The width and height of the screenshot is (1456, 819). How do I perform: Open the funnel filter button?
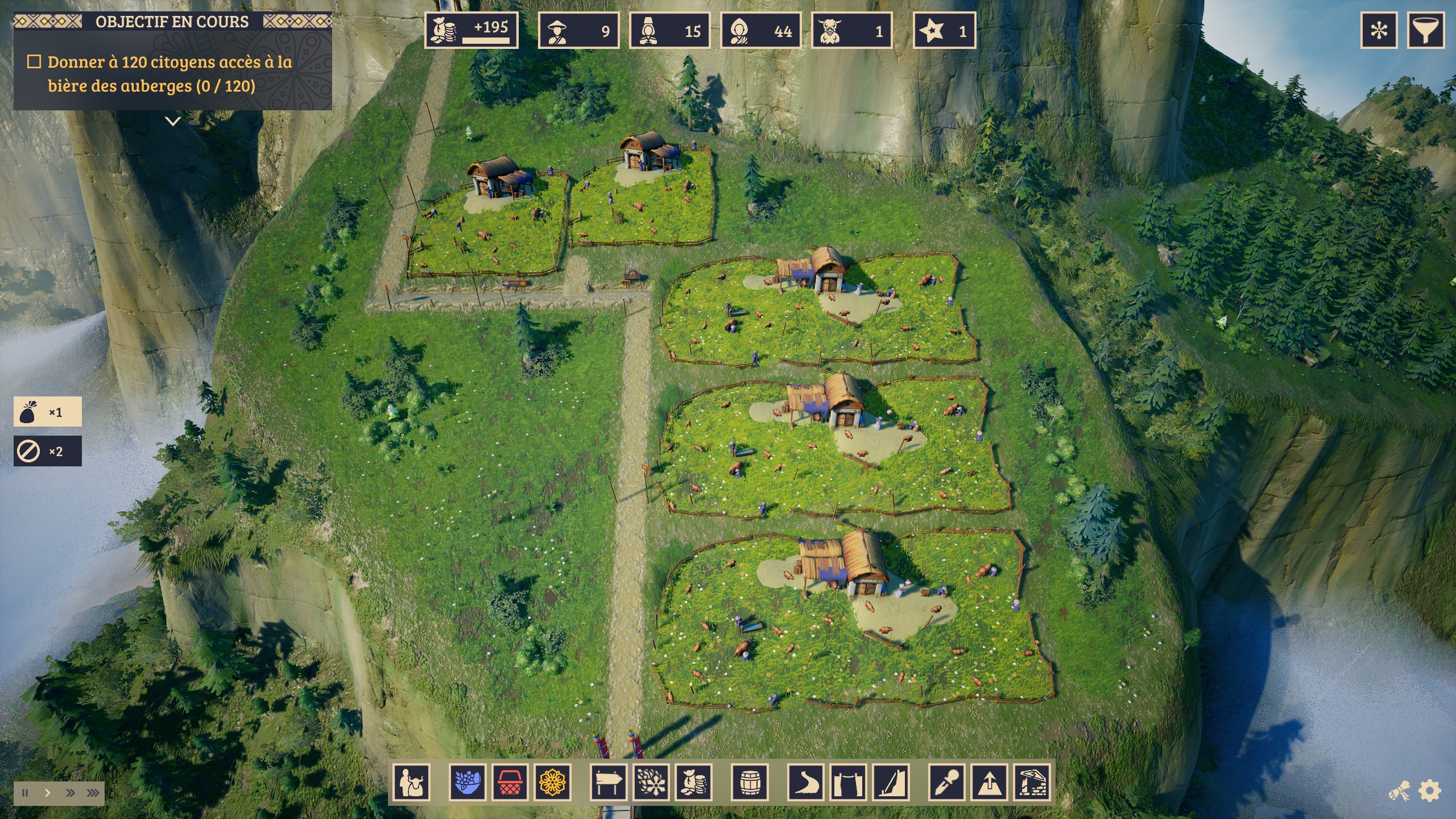[x=1426, y=30]
